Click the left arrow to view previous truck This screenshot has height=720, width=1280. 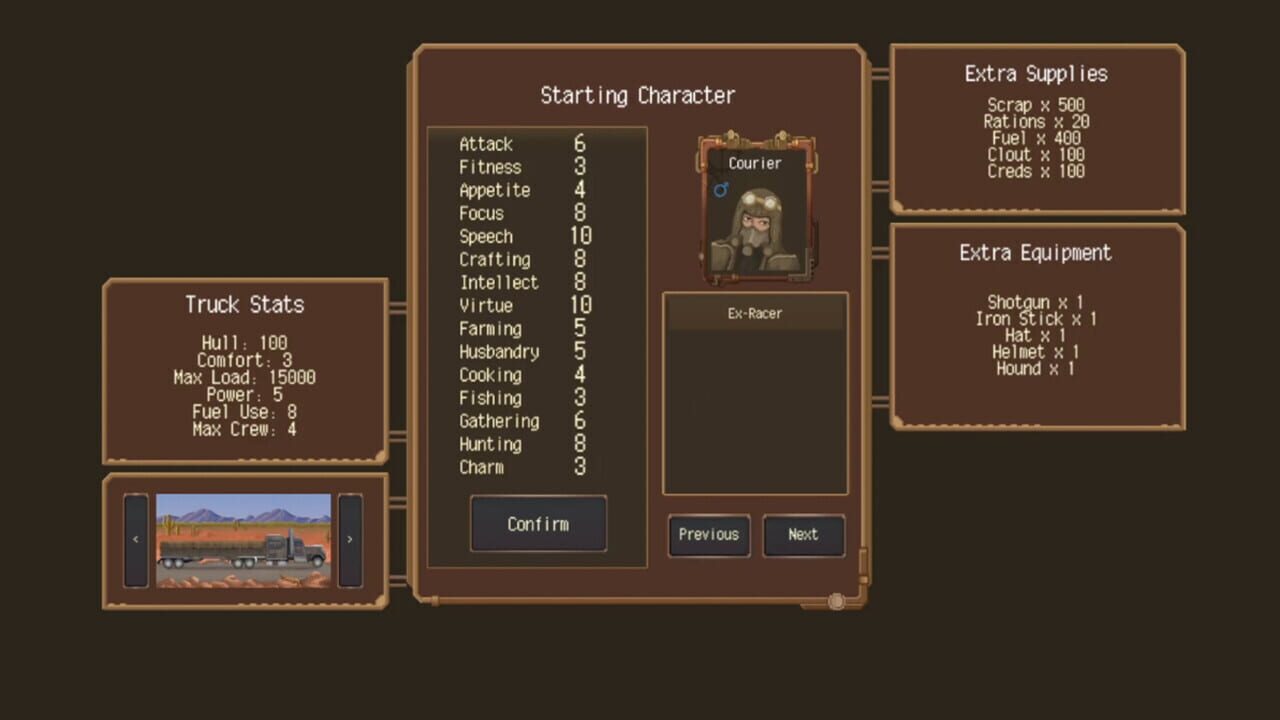pyautogui.click(x=136, y=537)
